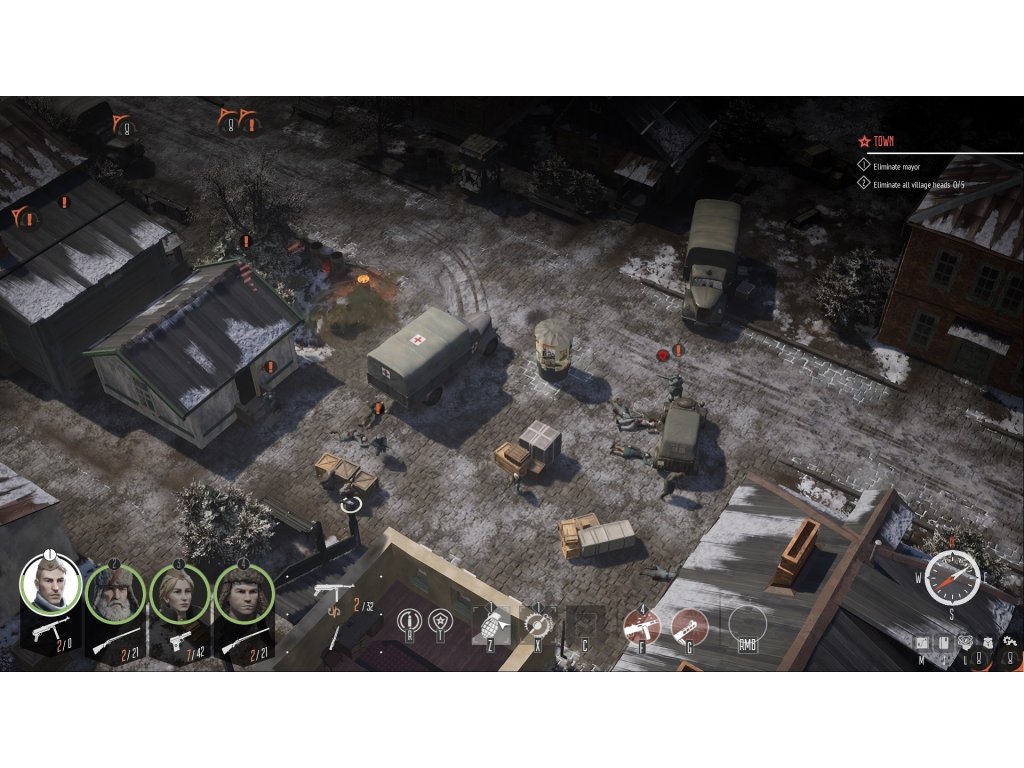Select the bearded old man portrait

[x=115, y=593]
